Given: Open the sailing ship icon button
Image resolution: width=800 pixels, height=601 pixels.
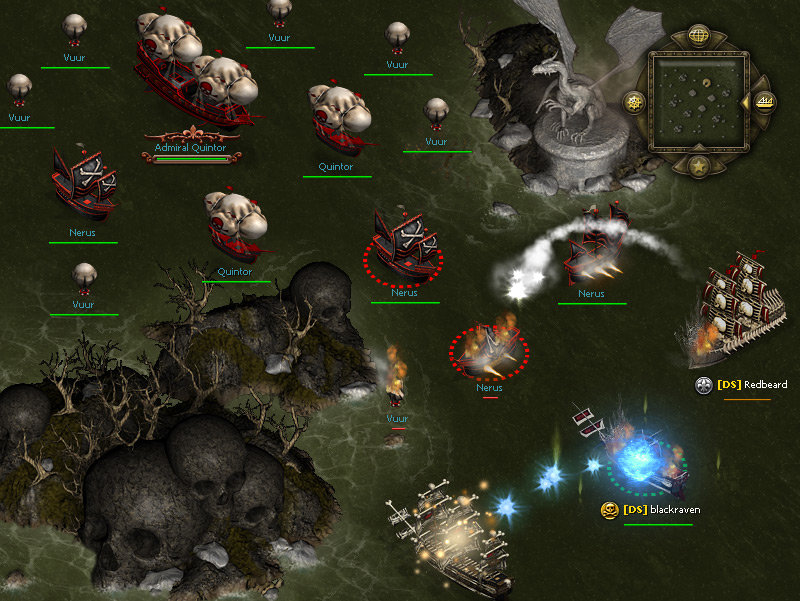Looking at the screenshot, I should (765, 101).
